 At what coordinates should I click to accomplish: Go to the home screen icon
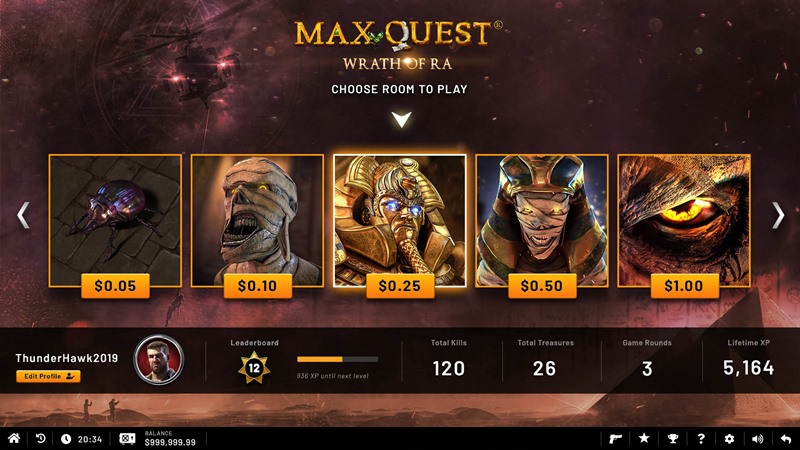click(x=14, y=439)
